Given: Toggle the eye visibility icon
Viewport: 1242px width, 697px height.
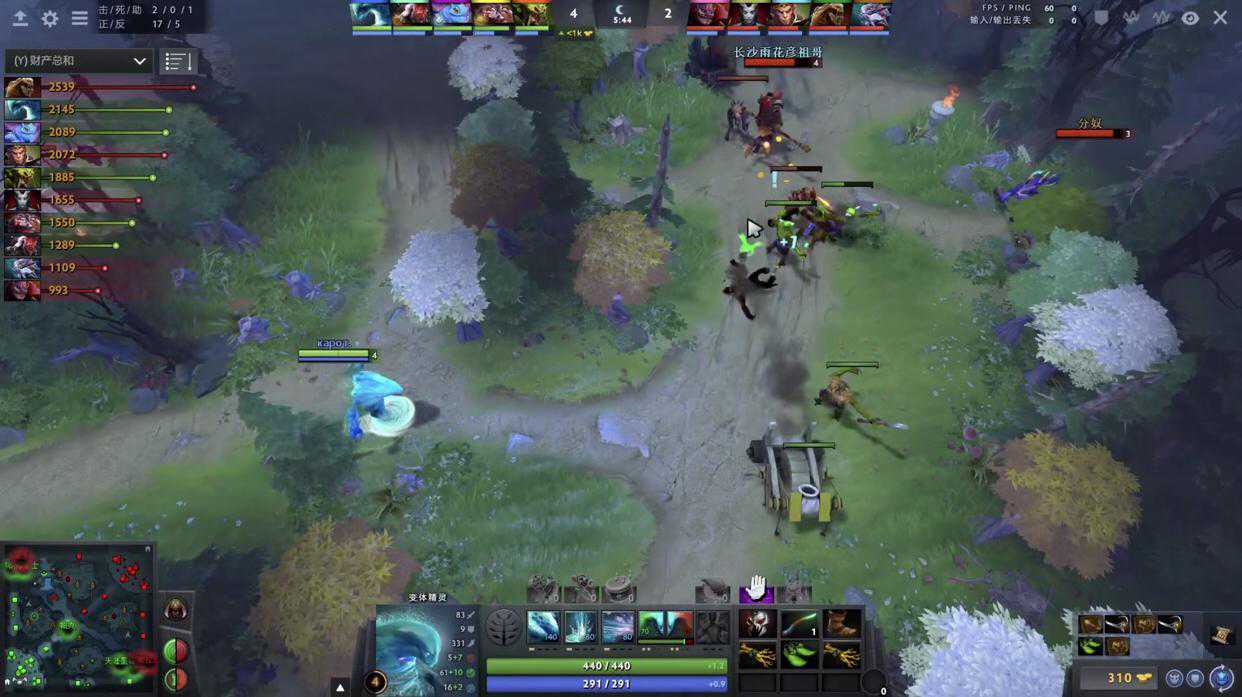Looking at the screenshot, I should 1190,18.
